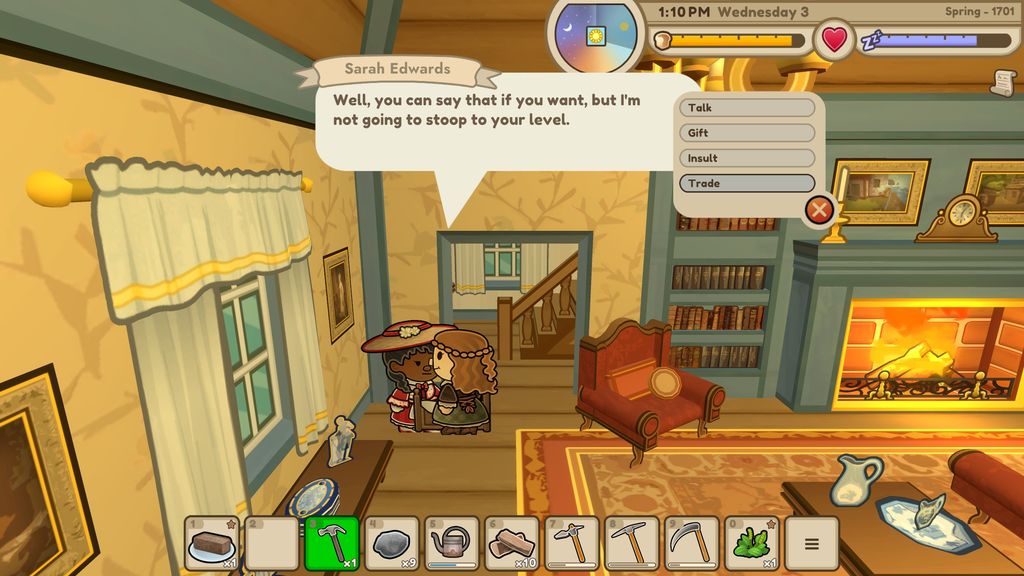
Task: Open the hotbar's three-line menu button
Action: (811, 544)
